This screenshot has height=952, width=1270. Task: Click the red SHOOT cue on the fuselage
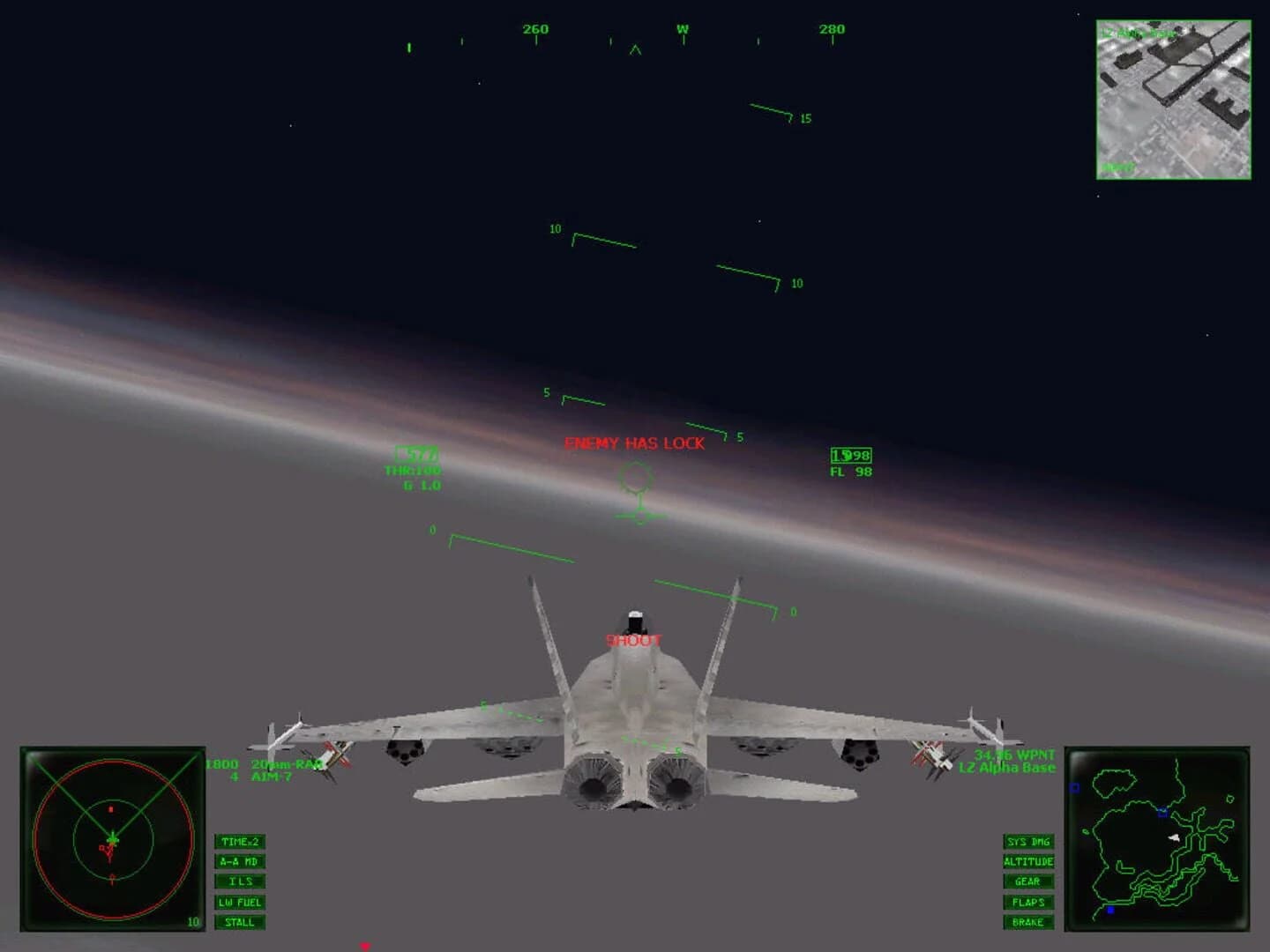[633, 641]
